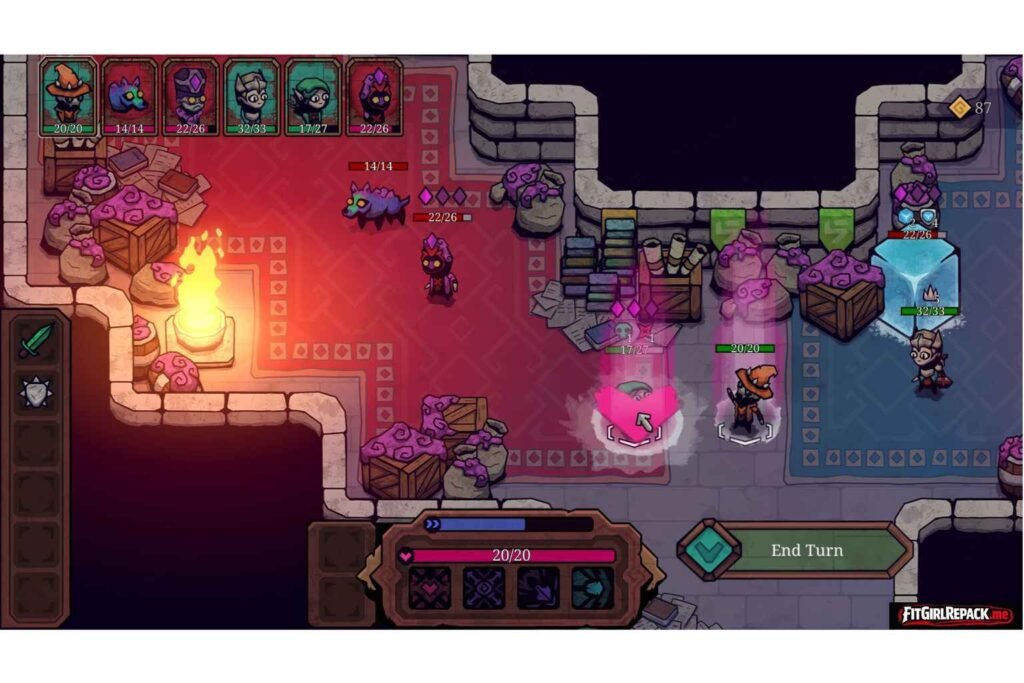The height and width of the screenshot is (683, 1024).
Task: Choose the blue wolf turn portrait
Action: click(129, 96)
